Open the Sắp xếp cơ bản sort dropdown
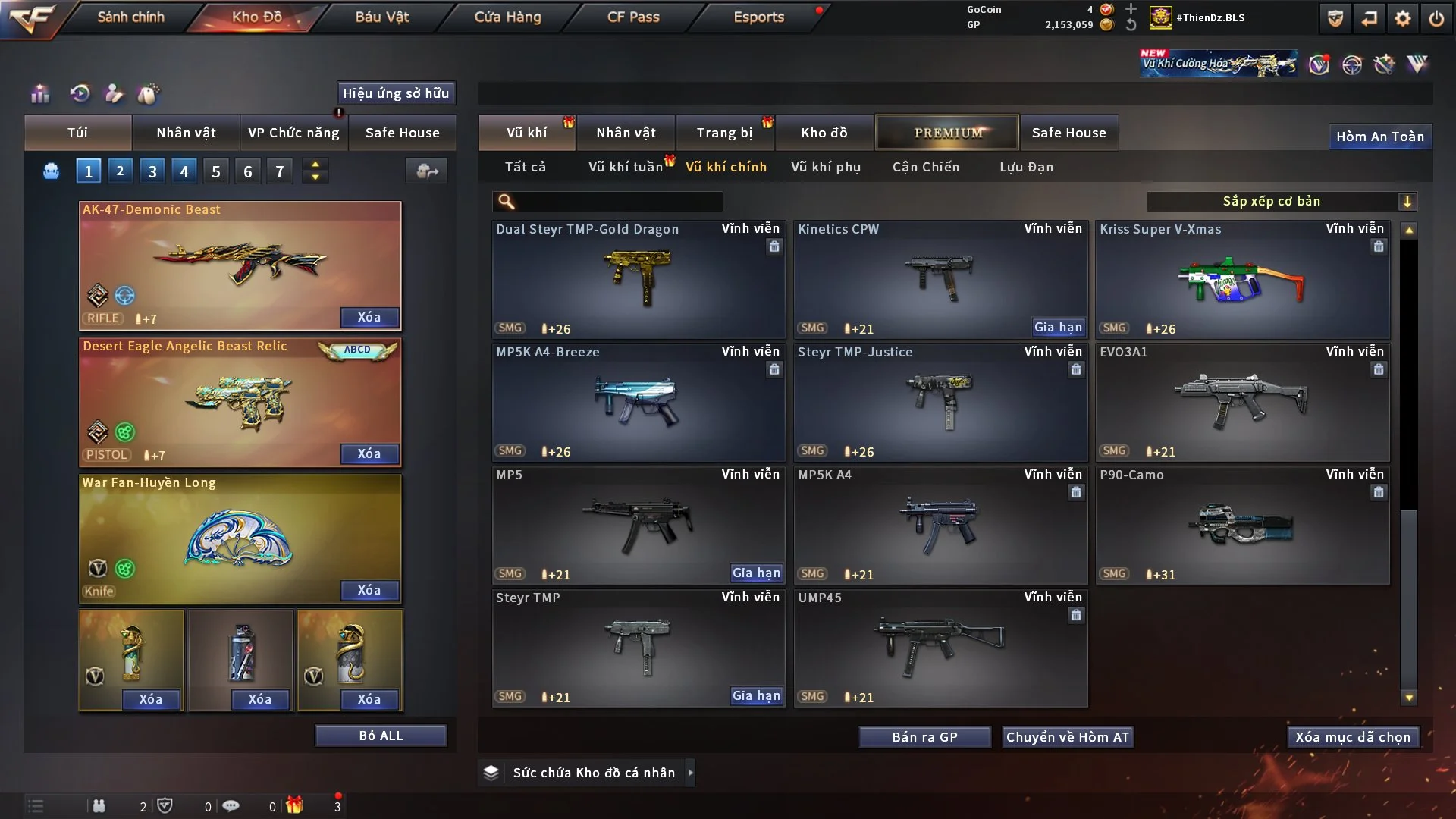This screenshot has height=819, width=1456. point(1281,201)
